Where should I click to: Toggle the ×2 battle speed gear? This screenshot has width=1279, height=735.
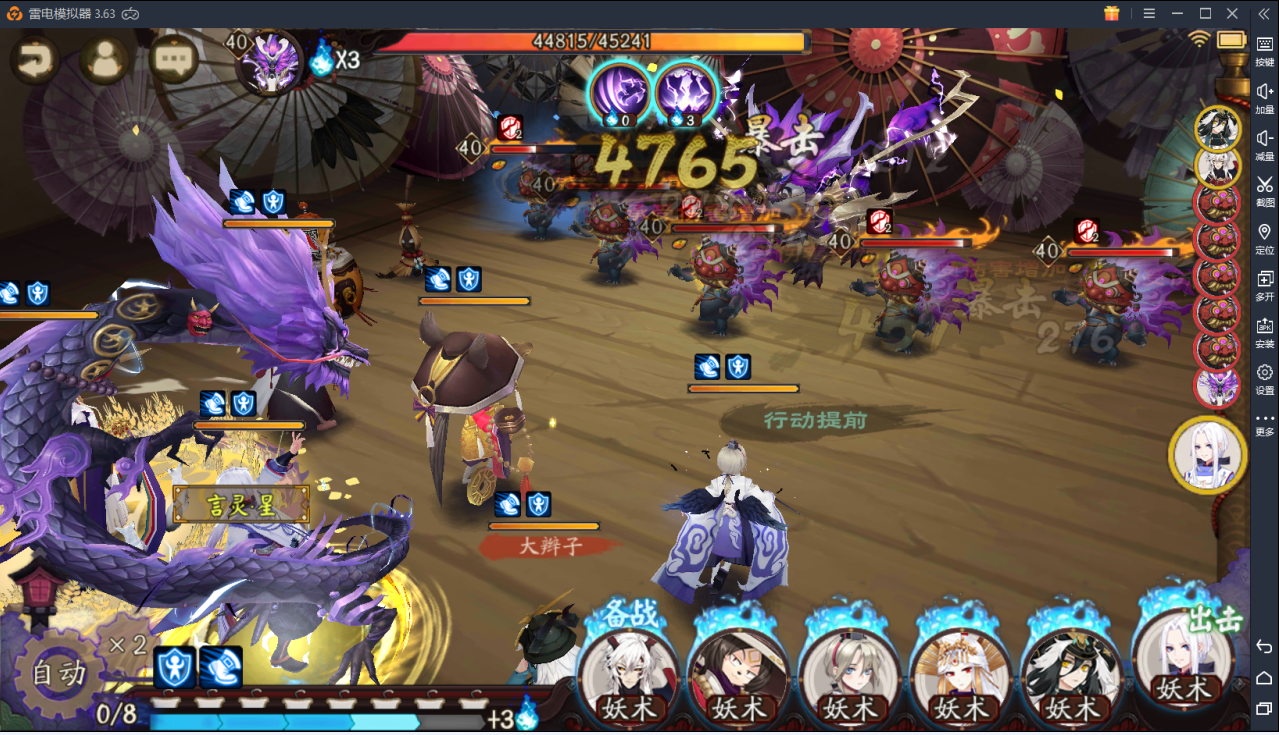pyautogui.click(x=127, y=645)
